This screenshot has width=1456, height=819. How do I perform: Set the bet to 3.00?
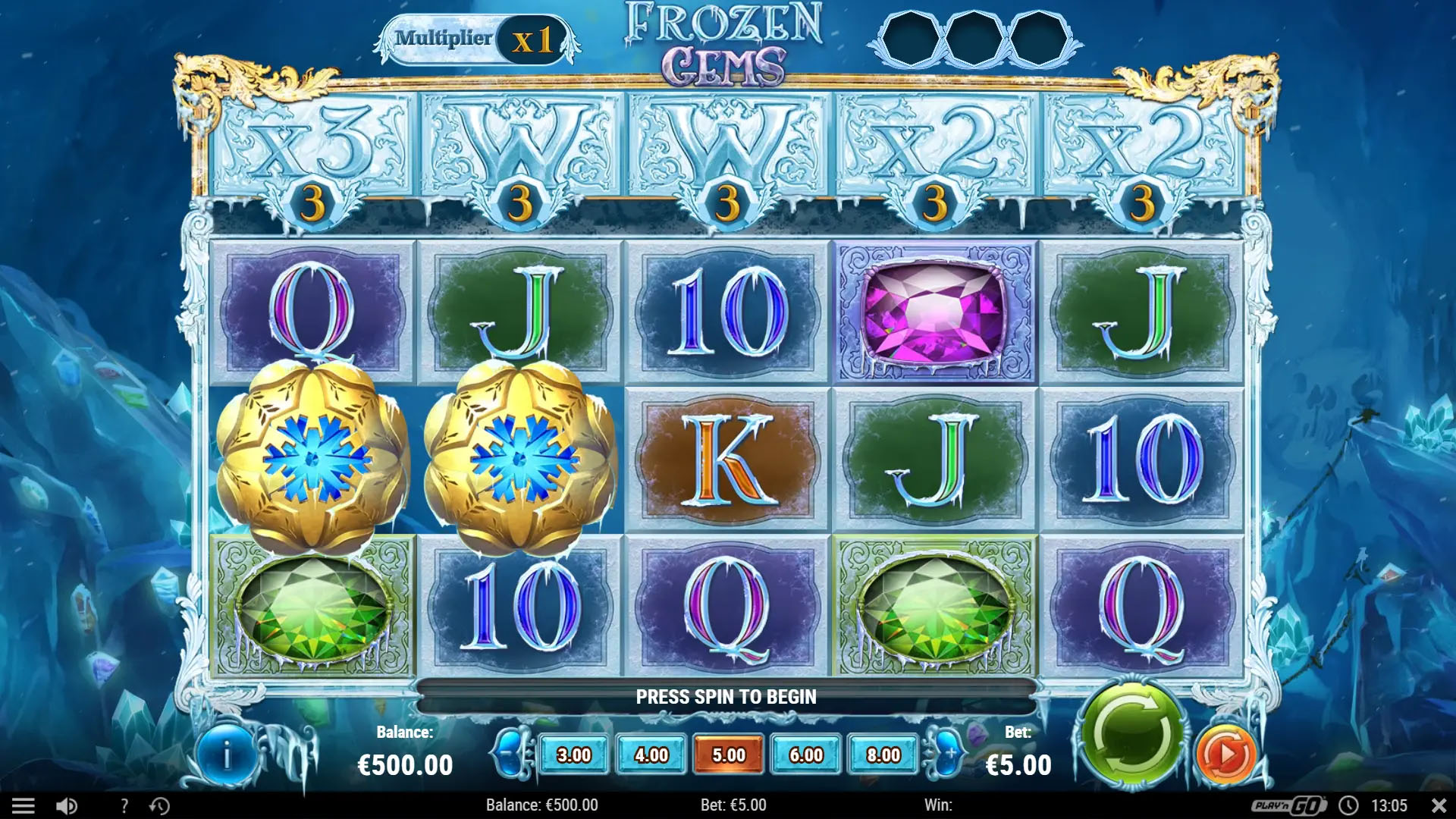(x=574, y=755)
